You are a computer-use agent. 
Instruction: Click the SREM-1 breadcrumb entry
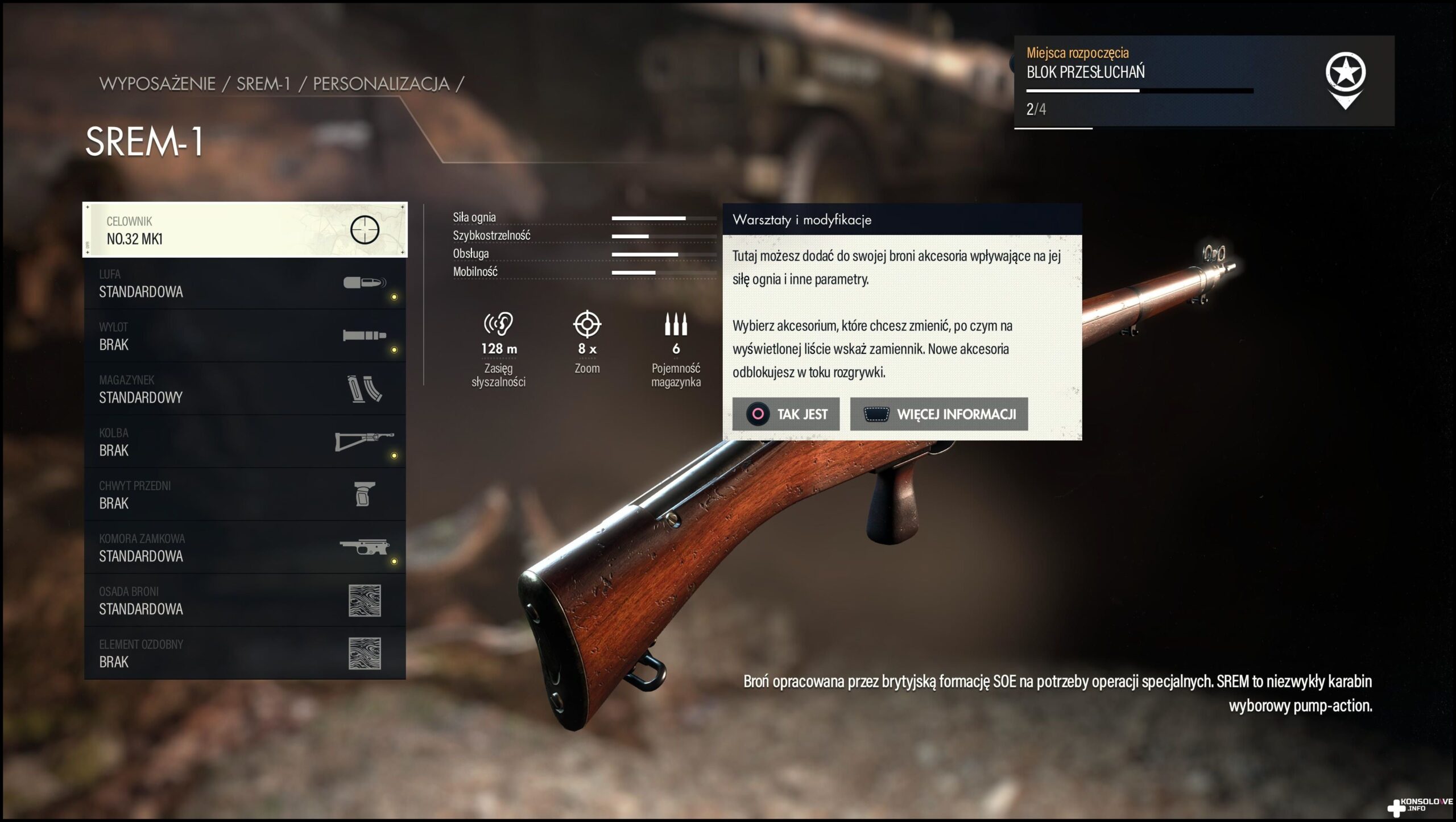263,84
